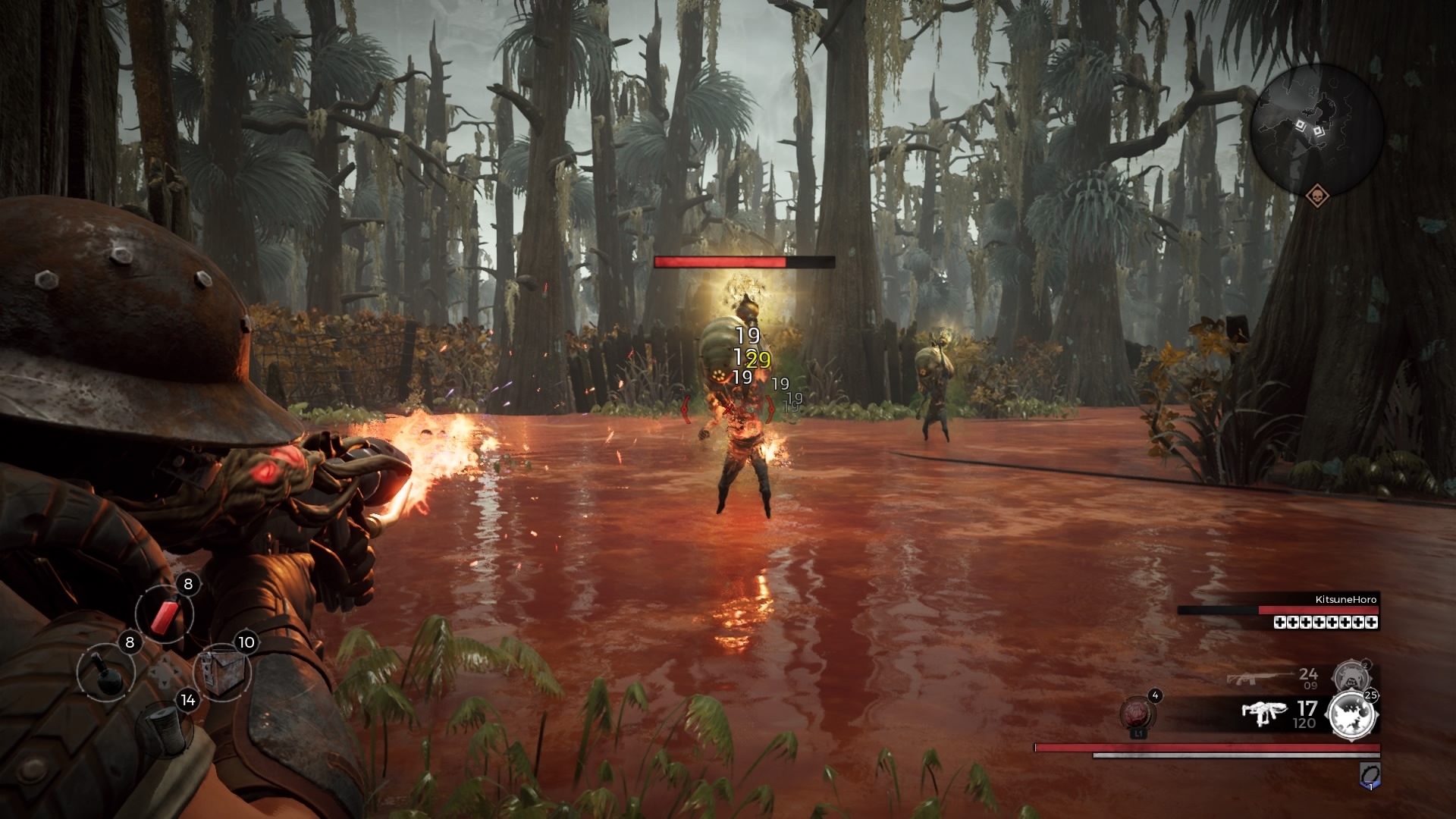Image resolution: width=1456 pixels, height=819 pixels.
Task: Select the active submachine gun icon
Action: tap(1264, 714)
